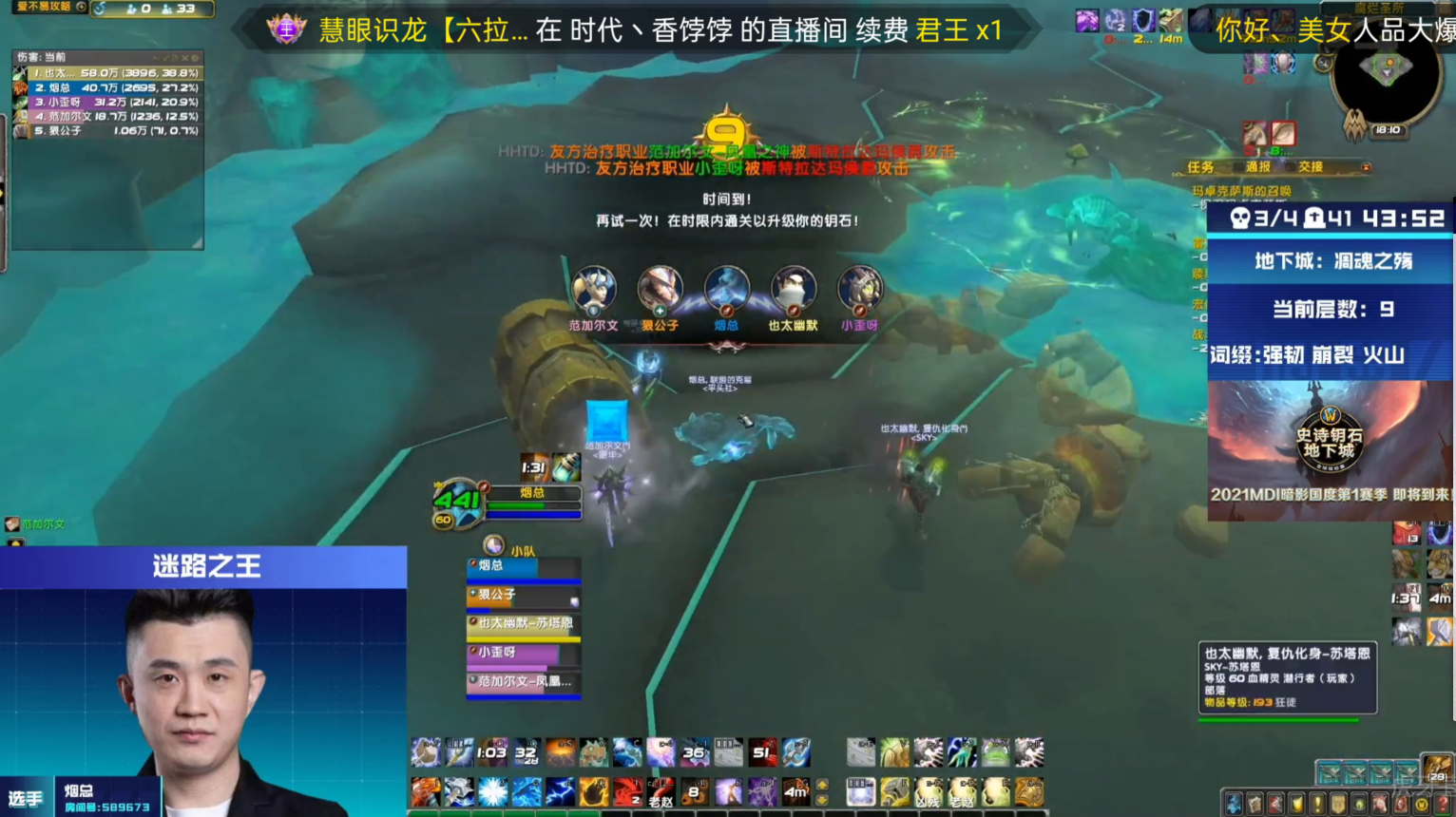This screenshot has width=1456, height=817.
Task: Click the cyan dungeon timer progress bar
Action: [1331, 236]
